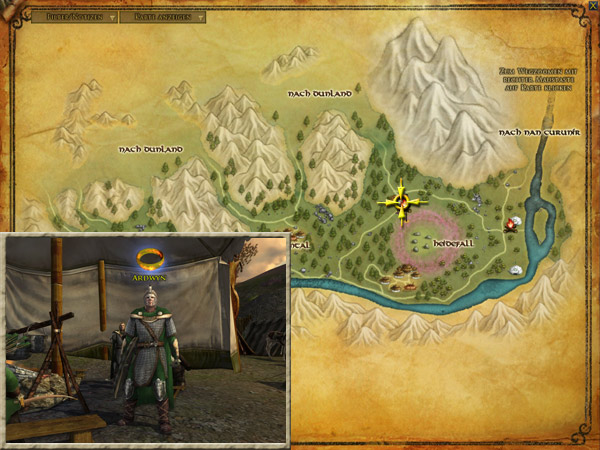Select the campfire marker on the map
Image resolution: width=600 pixels, height=450 pixels.
[x=511, y=224]
